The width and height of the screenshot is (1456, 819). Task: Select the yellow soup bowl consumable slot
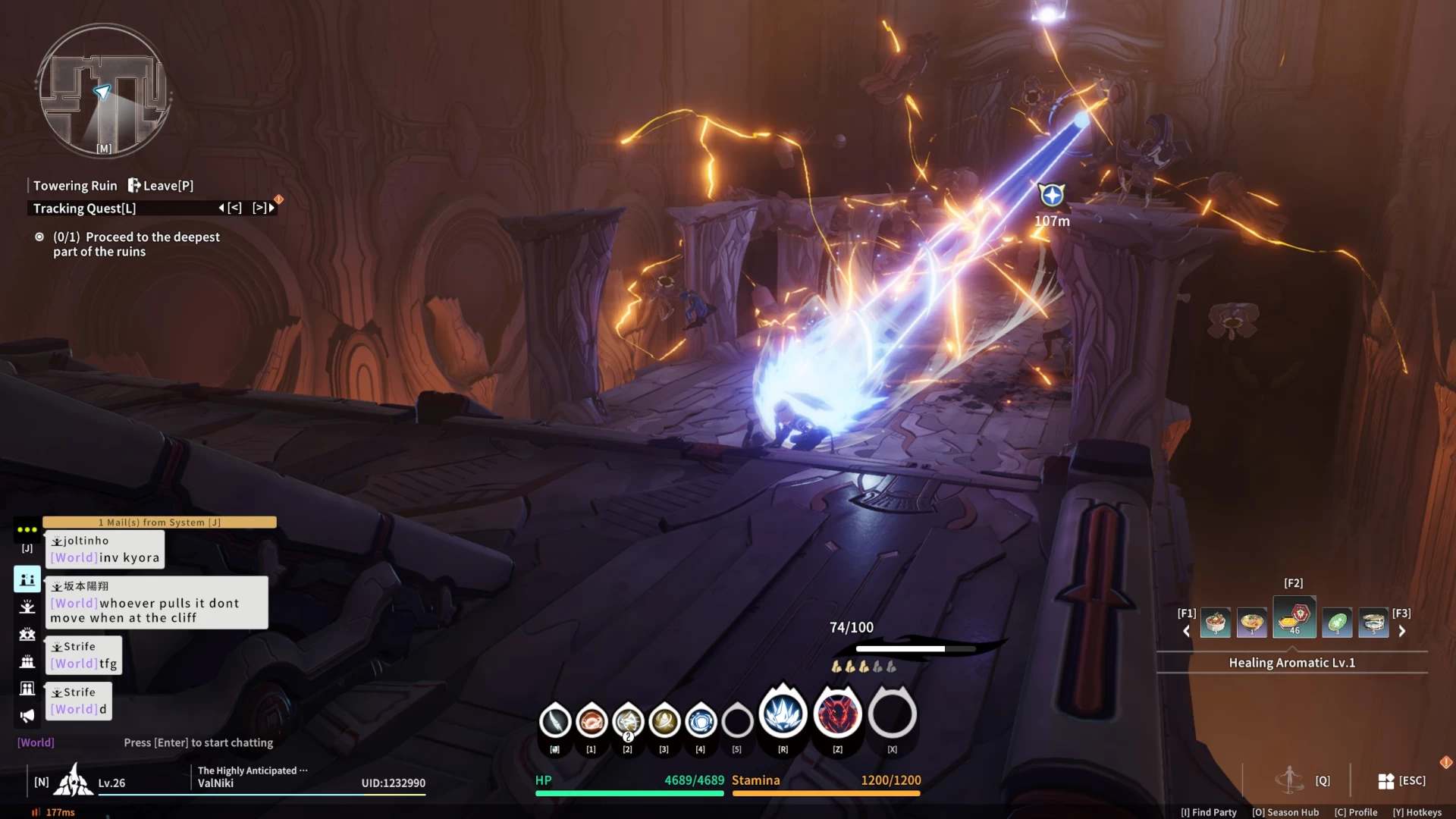coord(1252,623)
